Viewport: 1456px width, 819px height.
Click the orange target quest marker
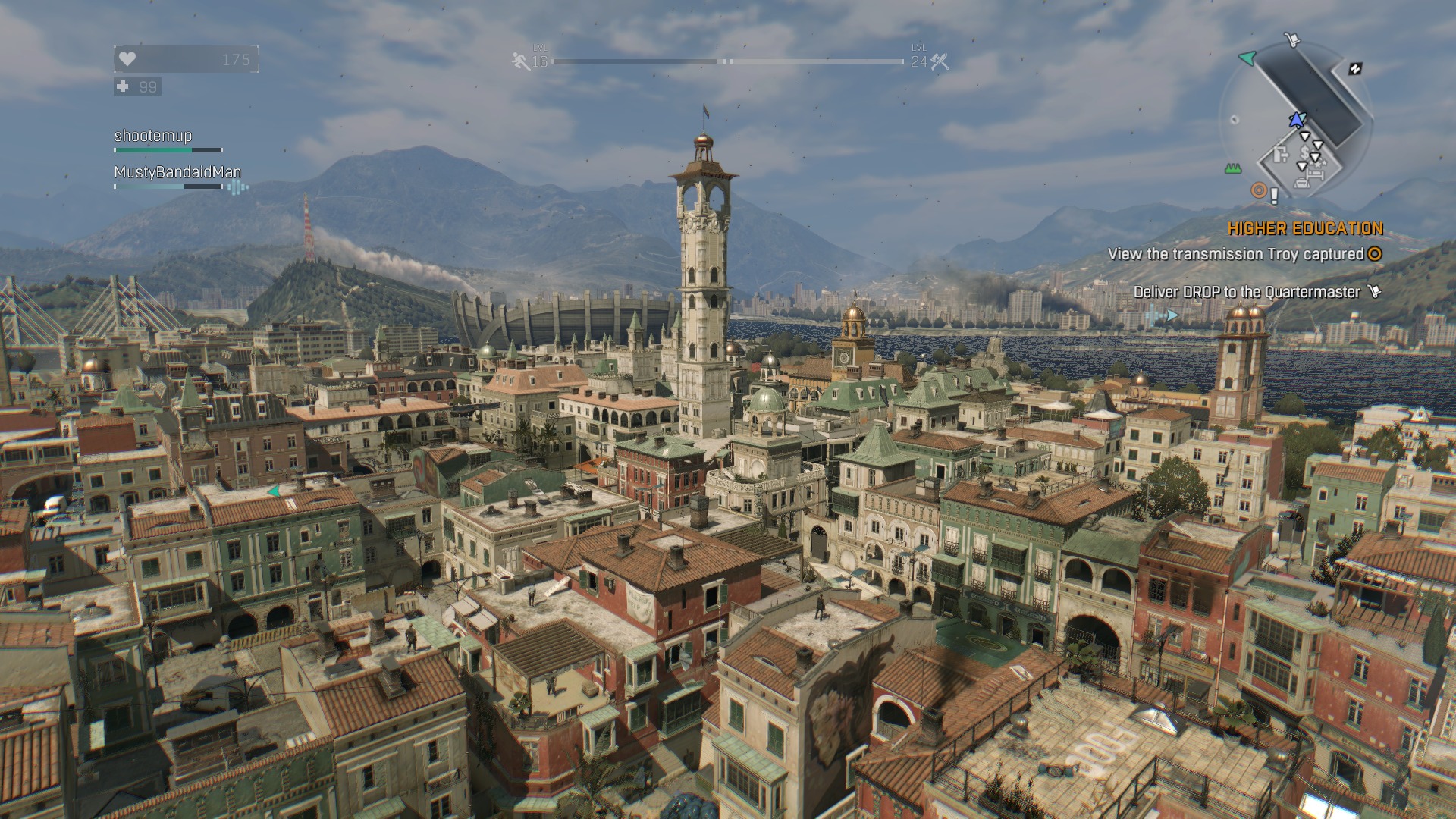(1259, 190)
